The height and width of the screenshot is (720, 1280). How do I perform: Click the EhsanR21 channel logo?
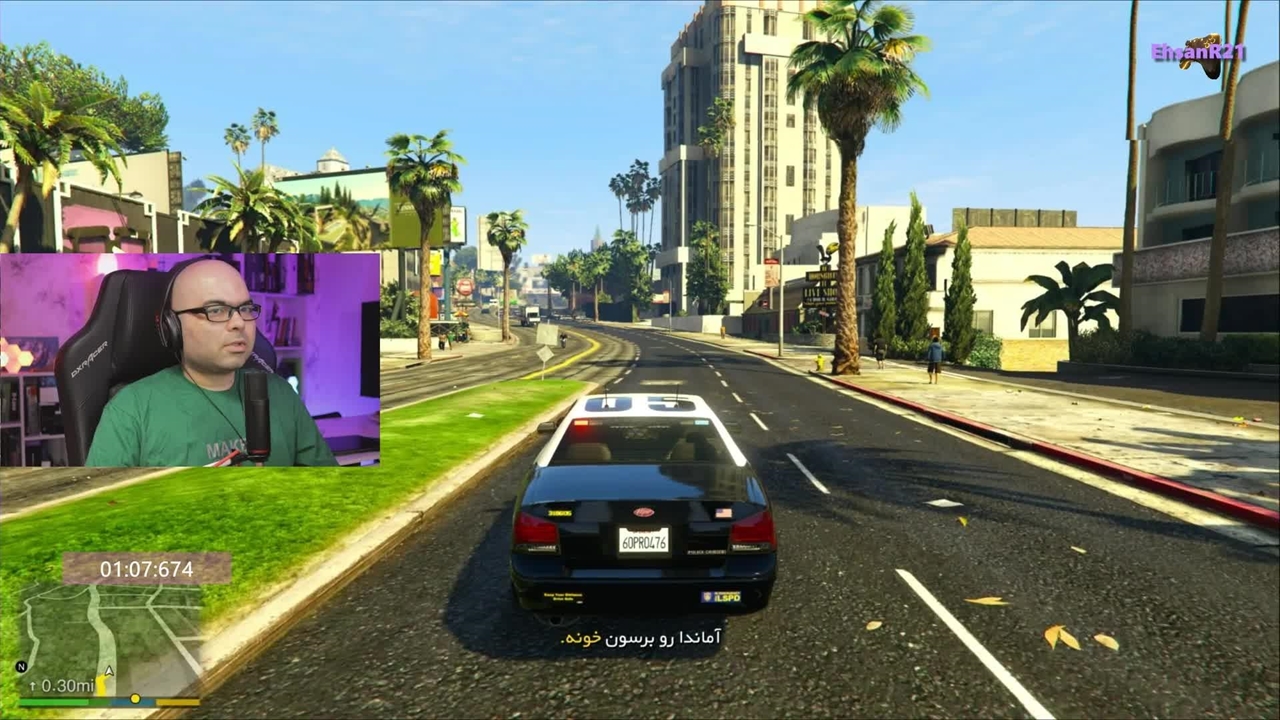click(x=1200, y=55)
